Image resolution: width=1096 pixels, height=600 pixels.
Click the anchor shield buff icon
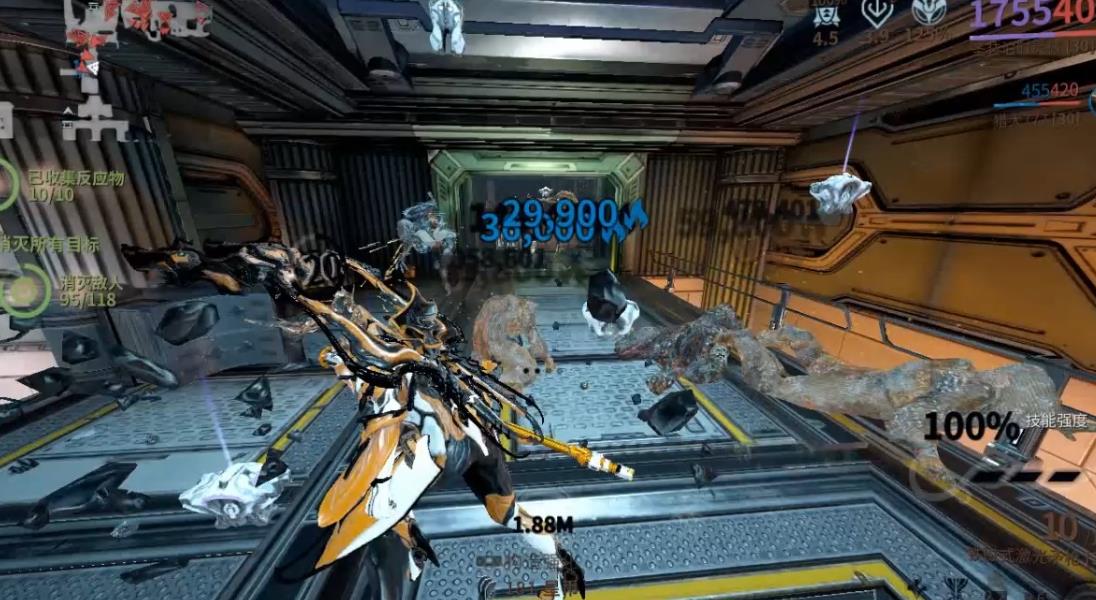877,13
